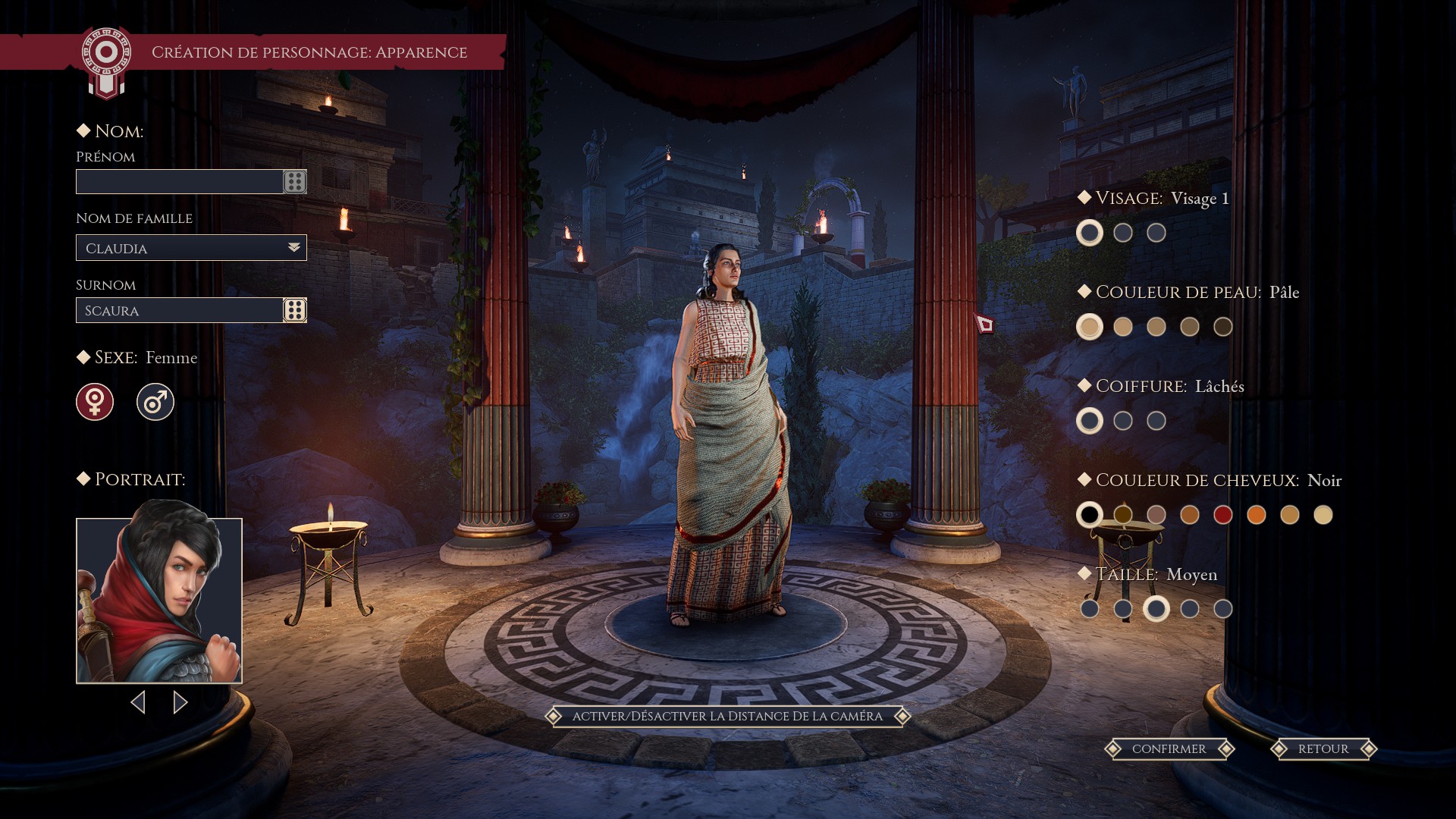The image size is (1456, 819).
Task: Choose the male sex icon
Action: tap(155, 402)
